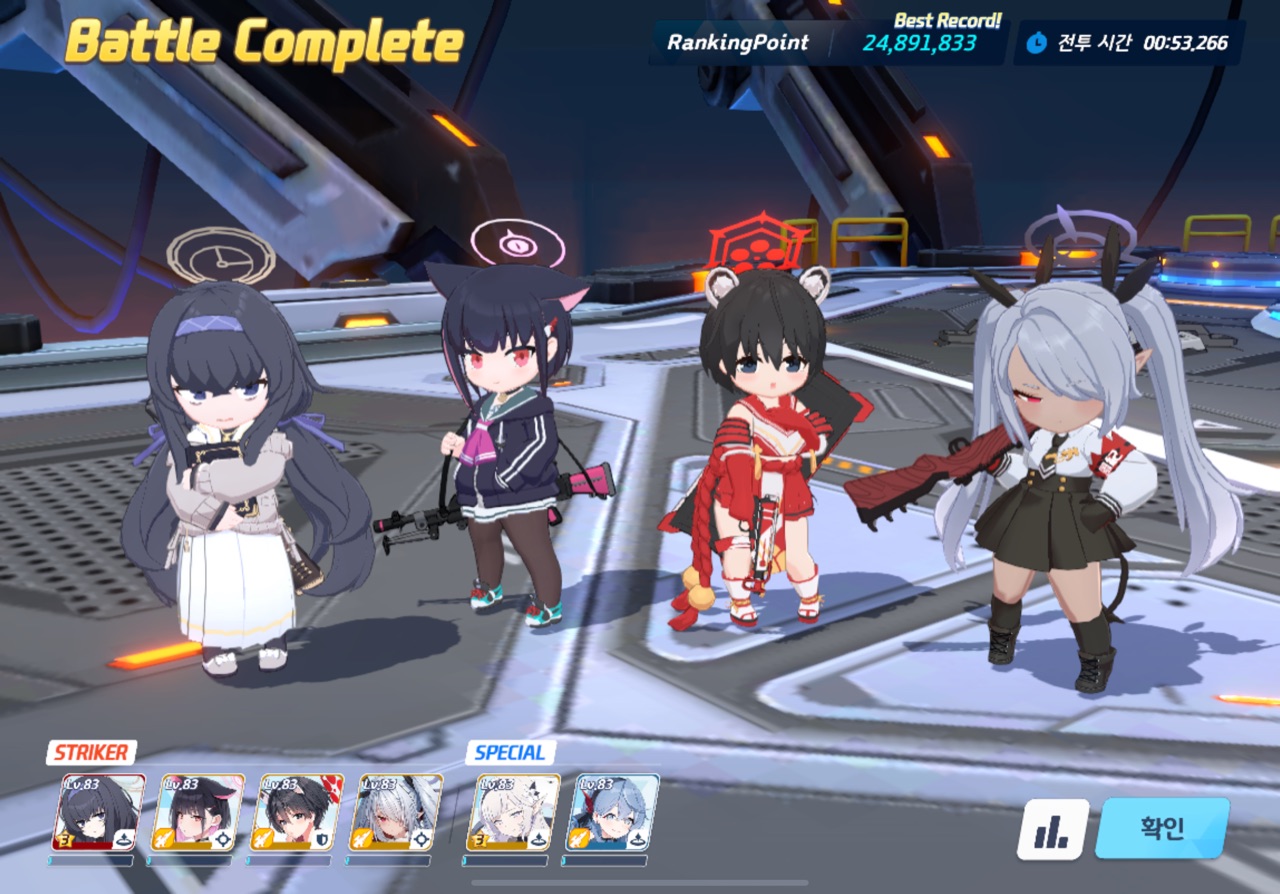Select the cat-eared striker portrait with red eyes
1280x894 pixels.
coord(197,812)
